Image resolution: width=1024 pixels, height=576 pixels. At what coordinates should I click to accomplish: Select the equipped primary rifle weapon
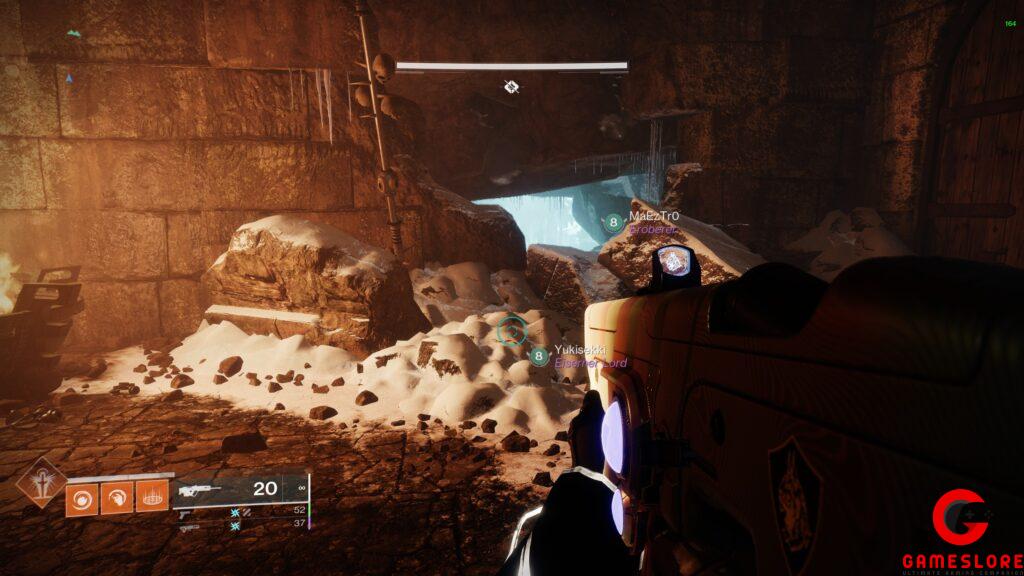tap(201, 490)
